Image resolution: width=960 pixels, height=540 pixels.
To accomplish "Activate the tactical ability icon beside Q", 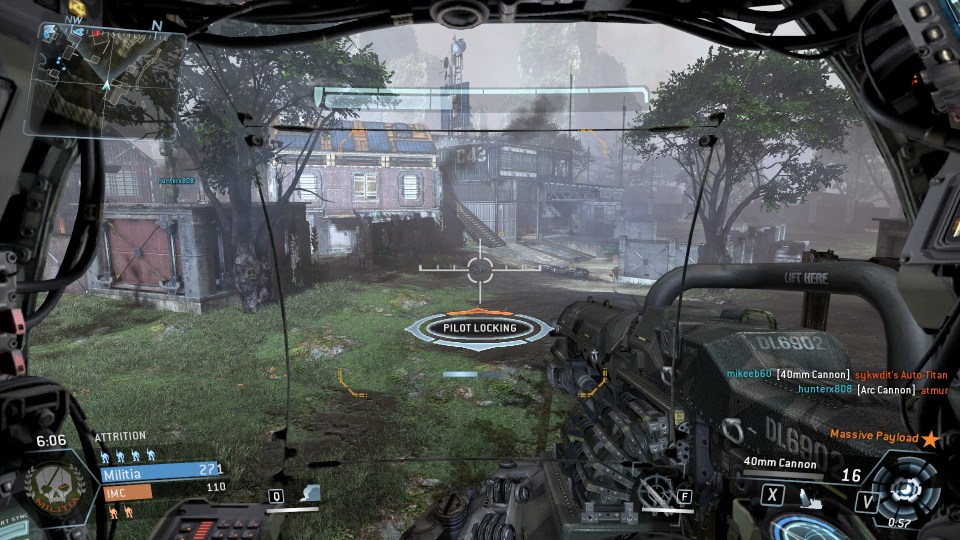I will (x=311, y=493).
